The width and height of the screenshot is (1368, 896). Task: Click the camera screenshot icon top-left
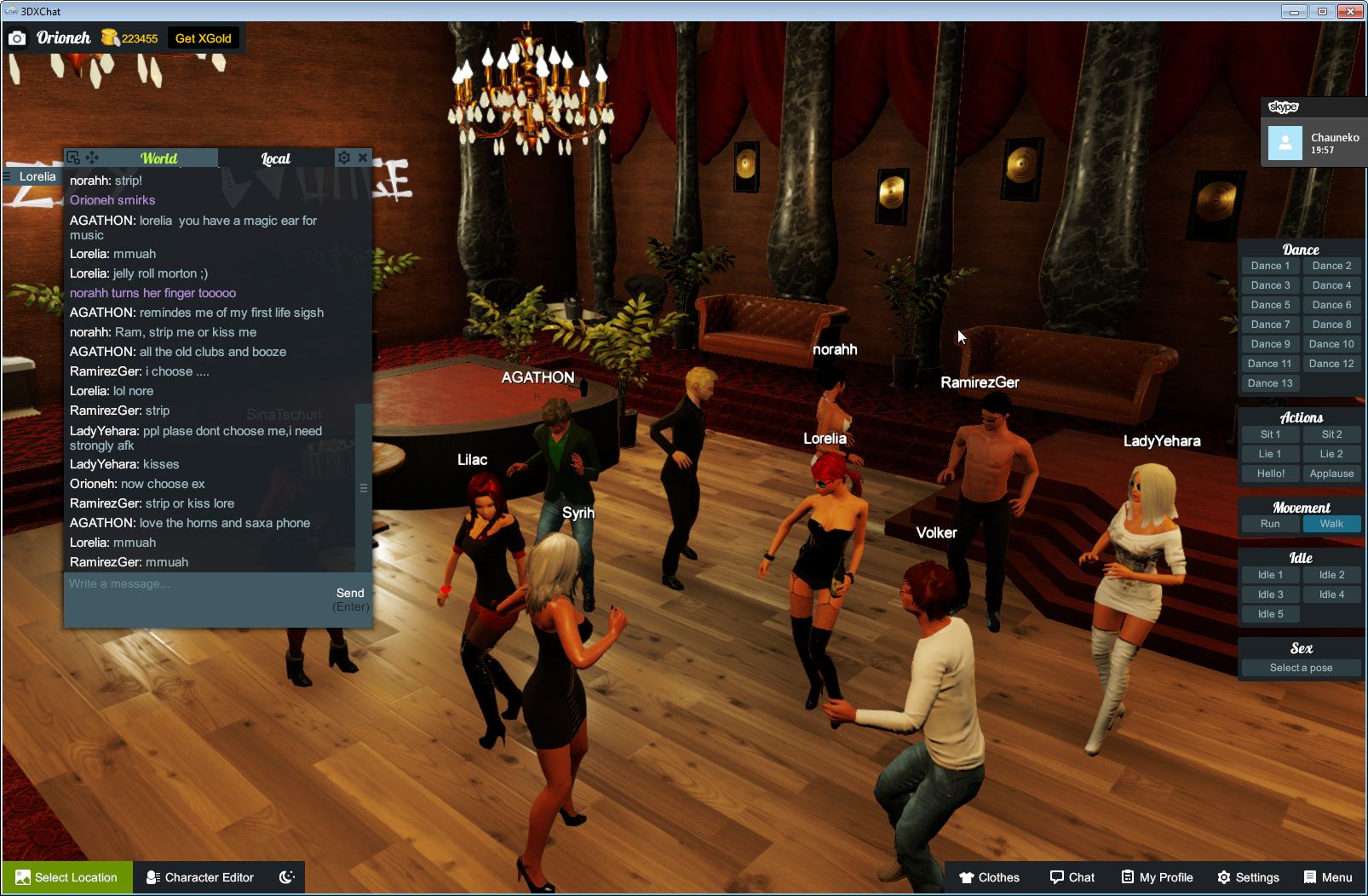[17, 37]
